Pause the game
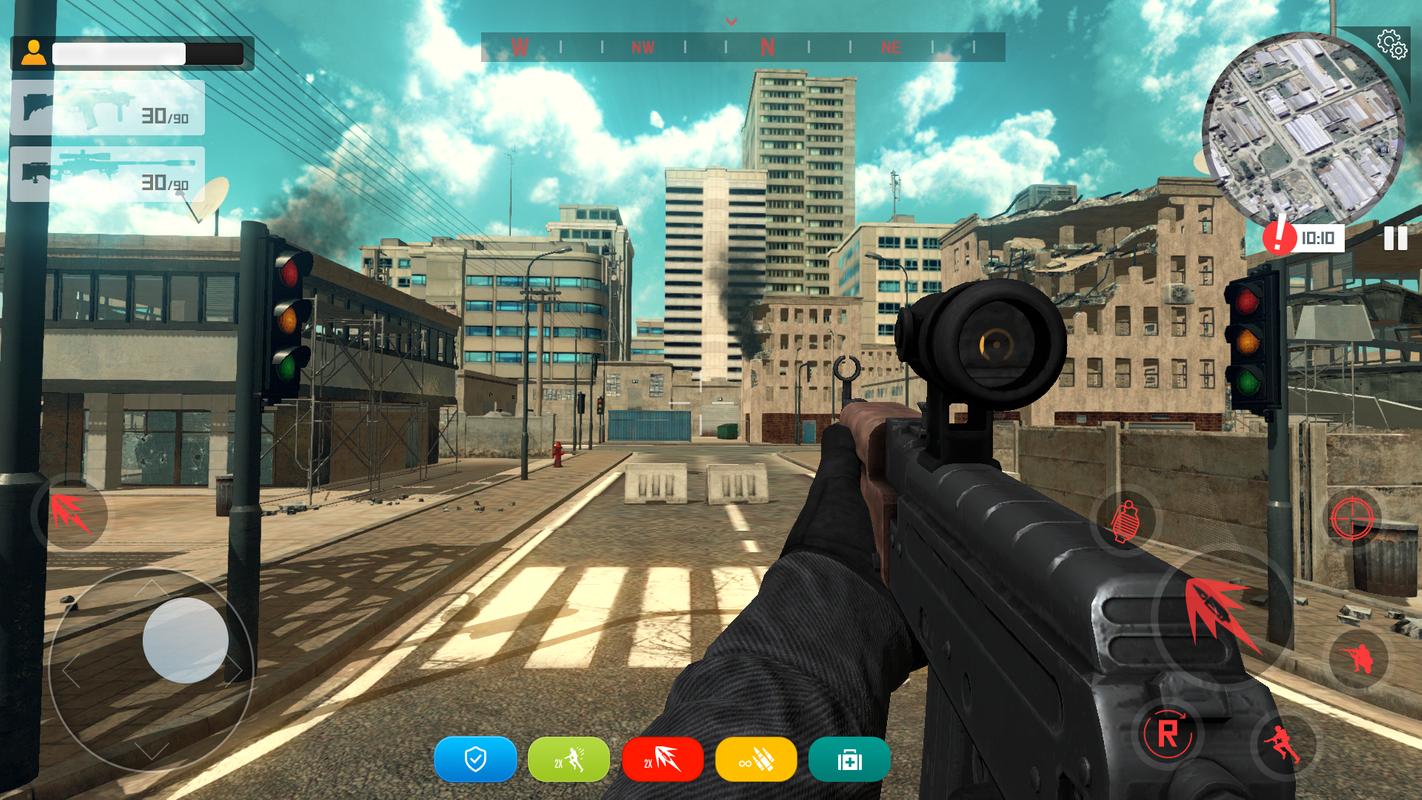The image size is (1422, 800). [1395, 238]
